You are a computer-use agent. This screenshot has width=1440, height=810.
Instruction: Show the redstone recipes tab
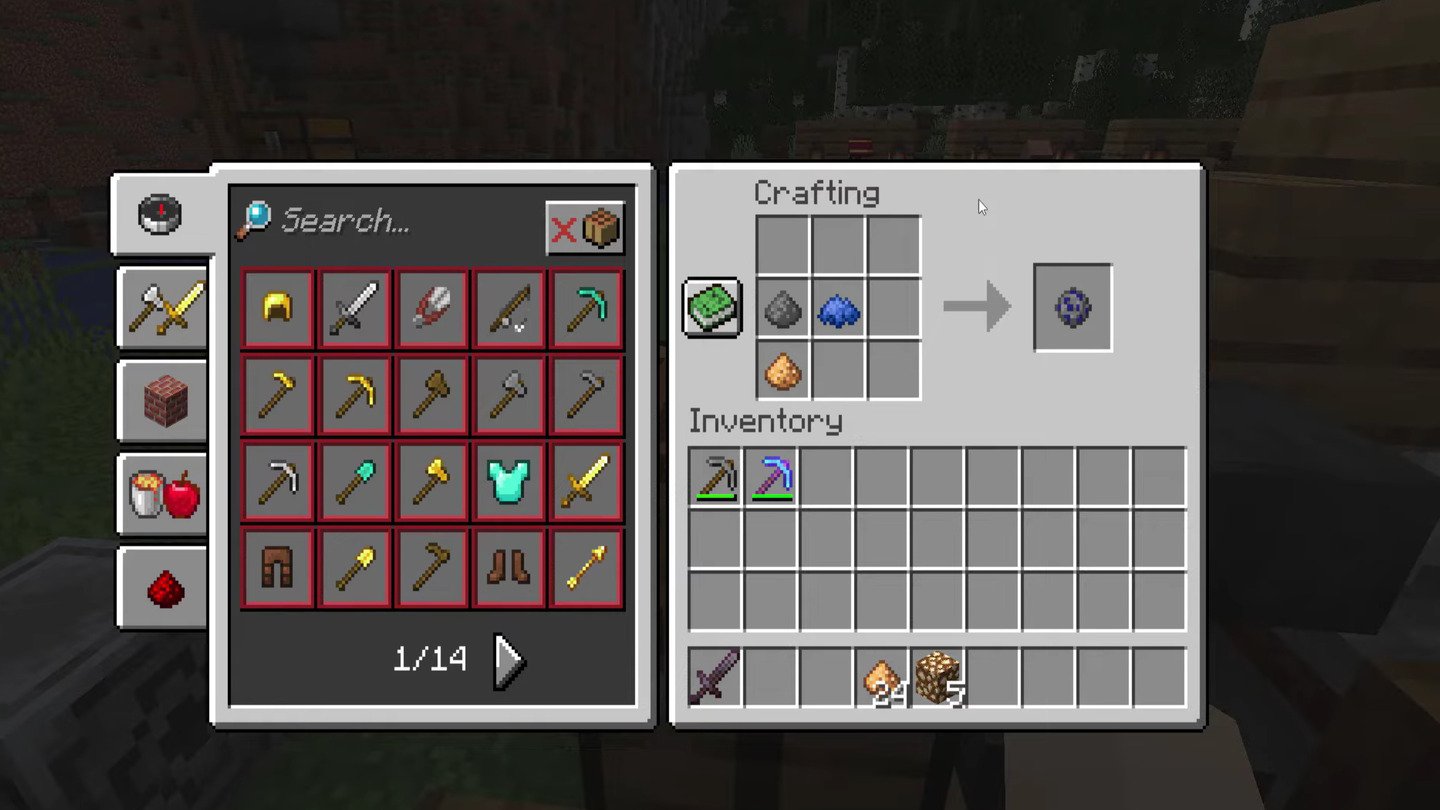pos(165,589)
